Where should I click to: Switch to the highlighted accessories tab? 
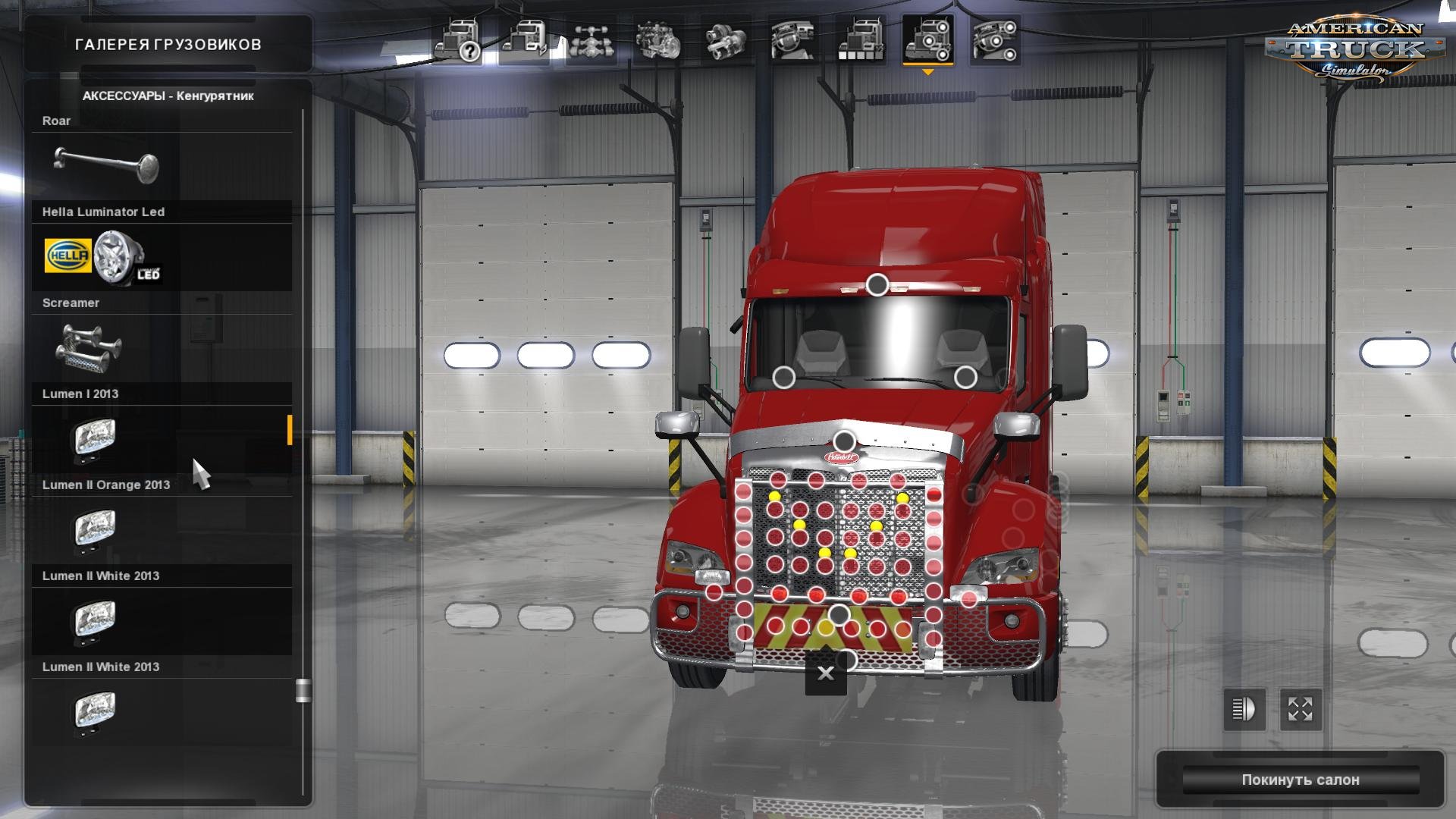click(929, 38)
